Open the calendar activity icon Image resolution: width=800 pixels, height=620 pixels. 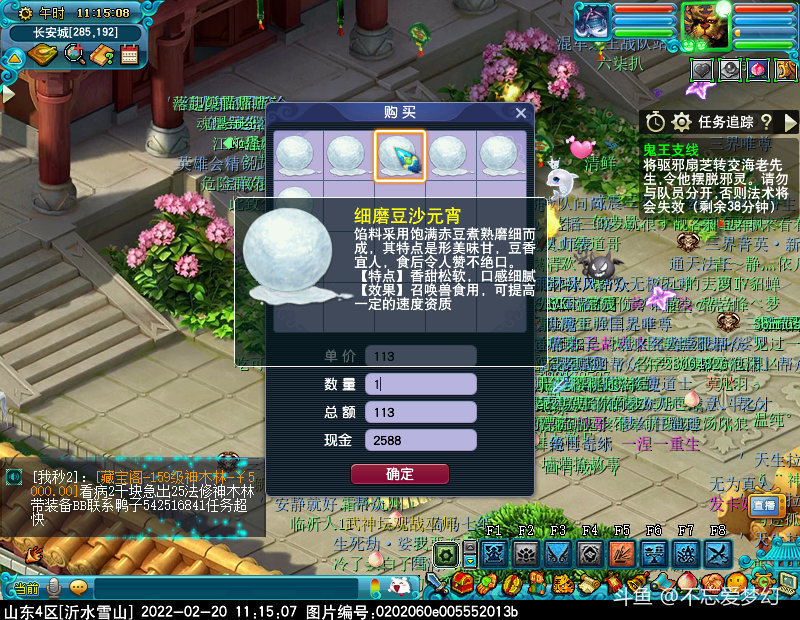tap(129, 55)
